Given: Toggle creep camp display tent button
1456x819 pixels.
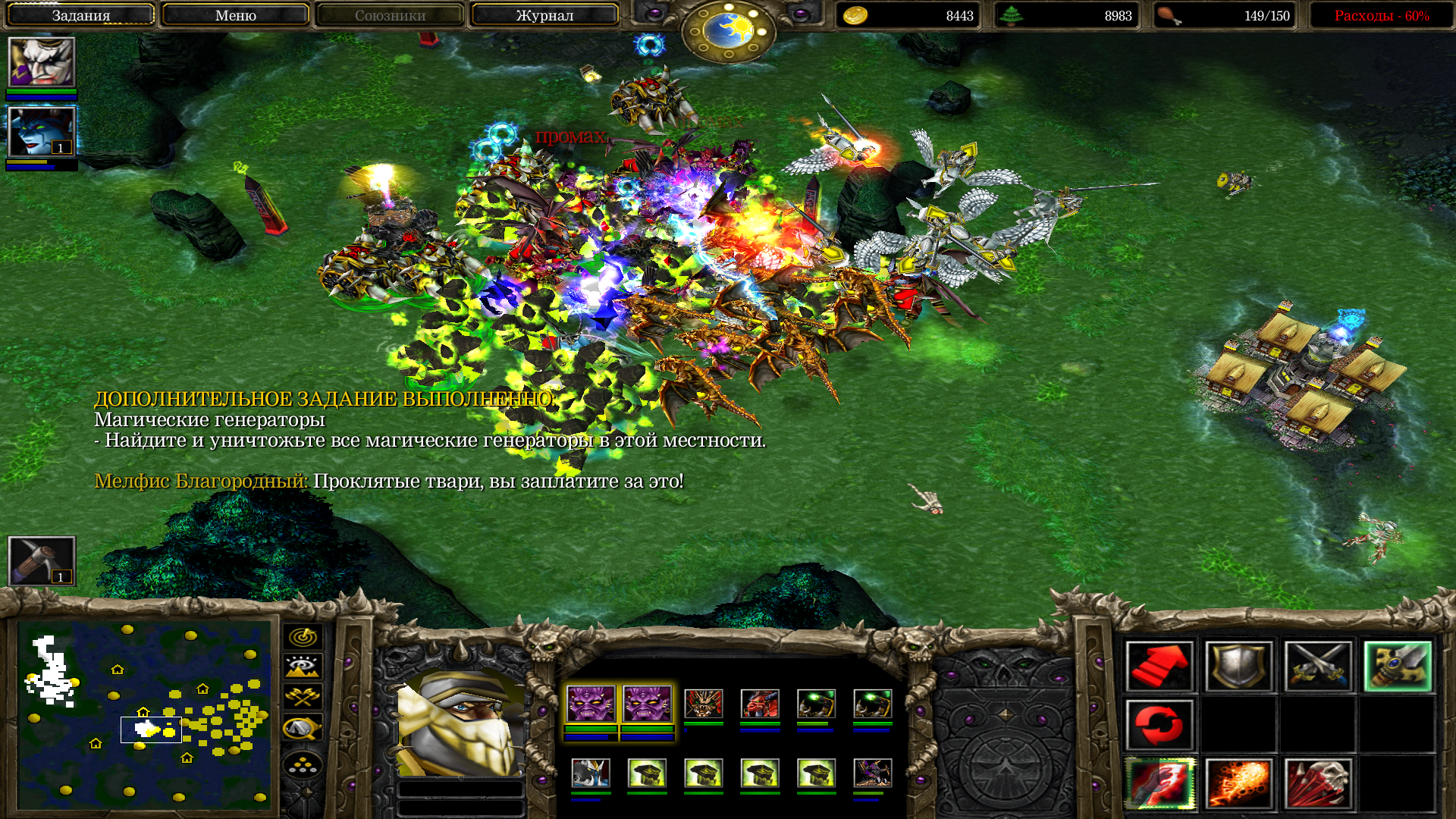Looking at the screenshot, I should [x=303, y=728].
